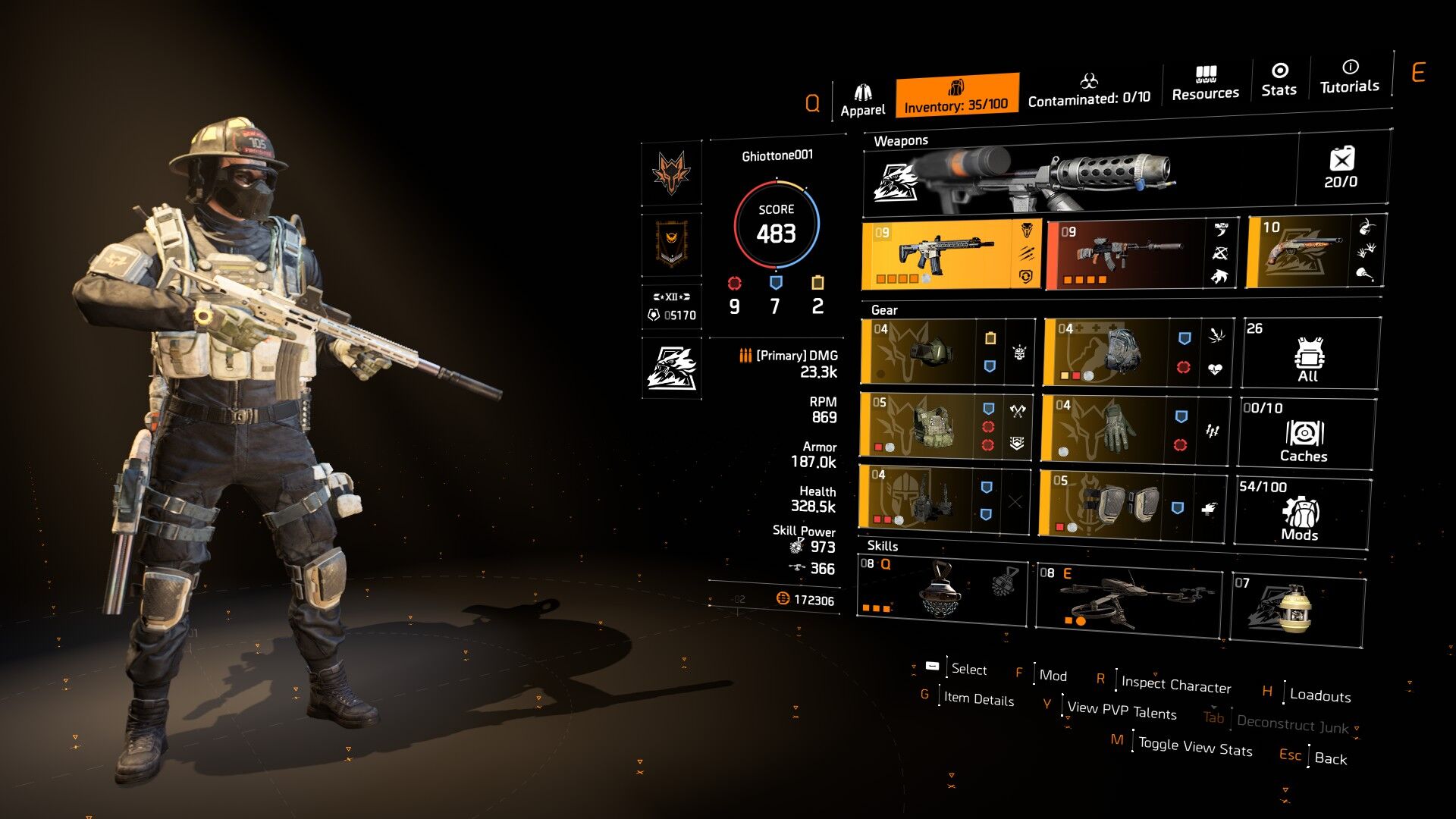The width and height of the screenshot is (1456, 819).
Task: Show the Resources tab
Action: point(1205,83)
